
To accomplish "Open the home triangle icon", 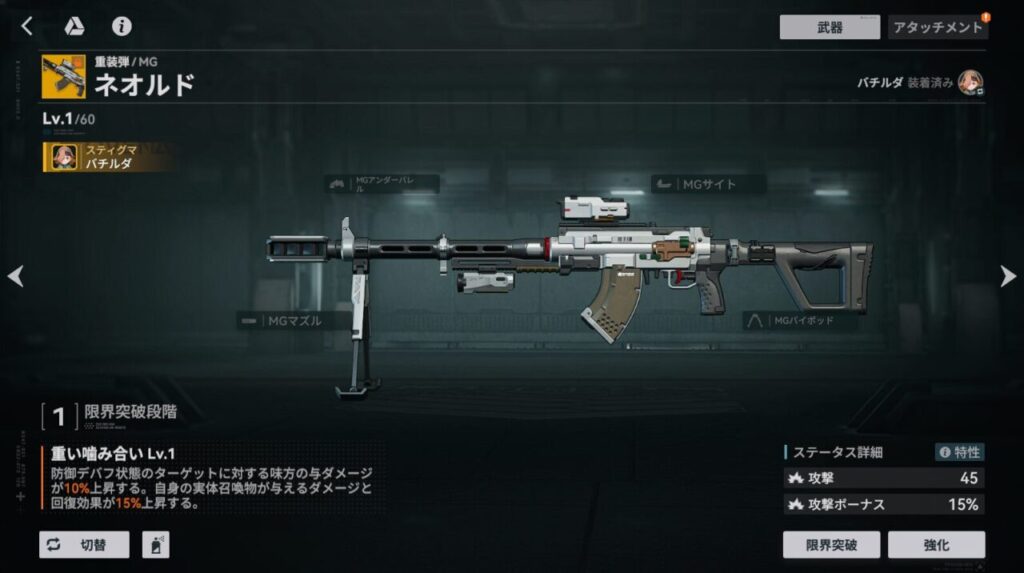I will point(74,27).
